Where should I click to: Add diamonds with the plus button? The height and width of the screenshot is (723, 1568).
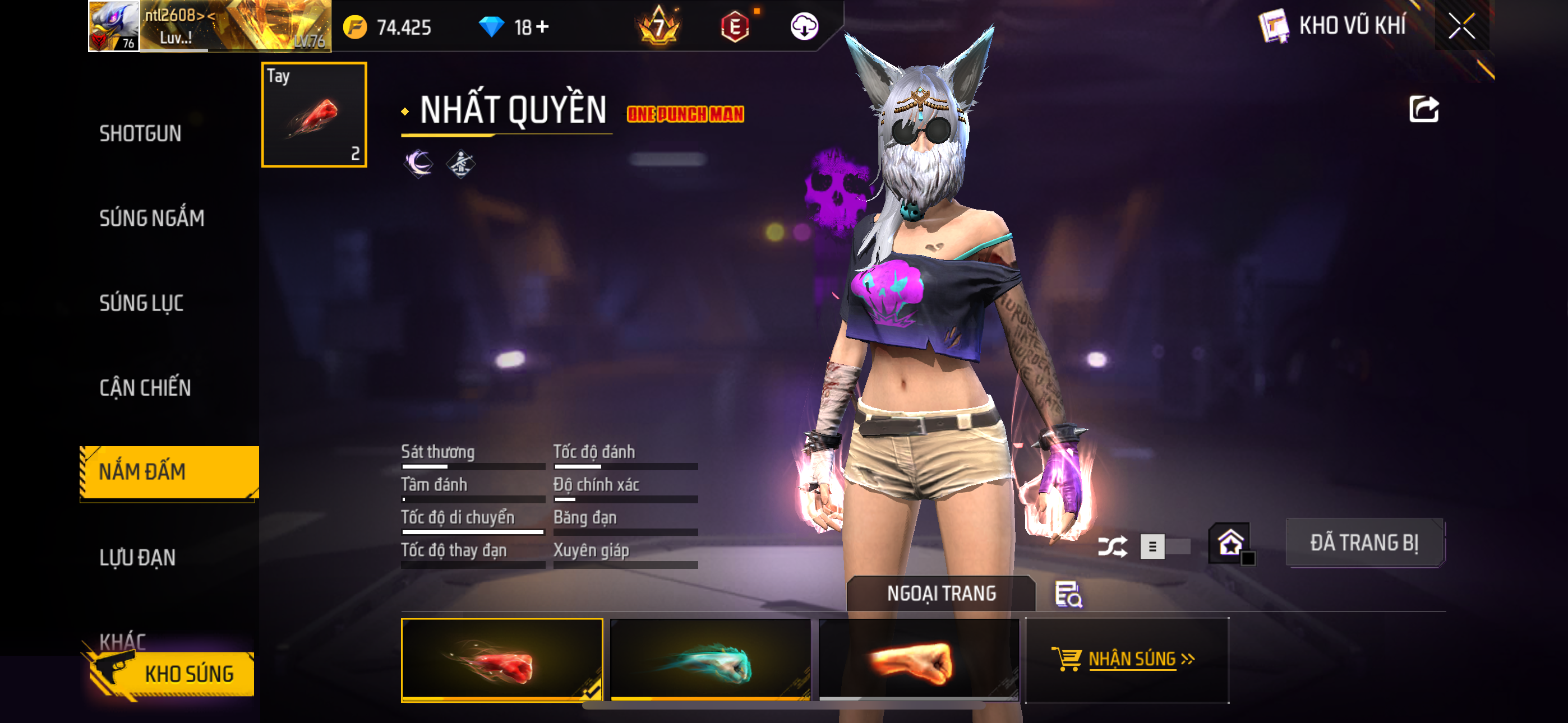[542, 27]
